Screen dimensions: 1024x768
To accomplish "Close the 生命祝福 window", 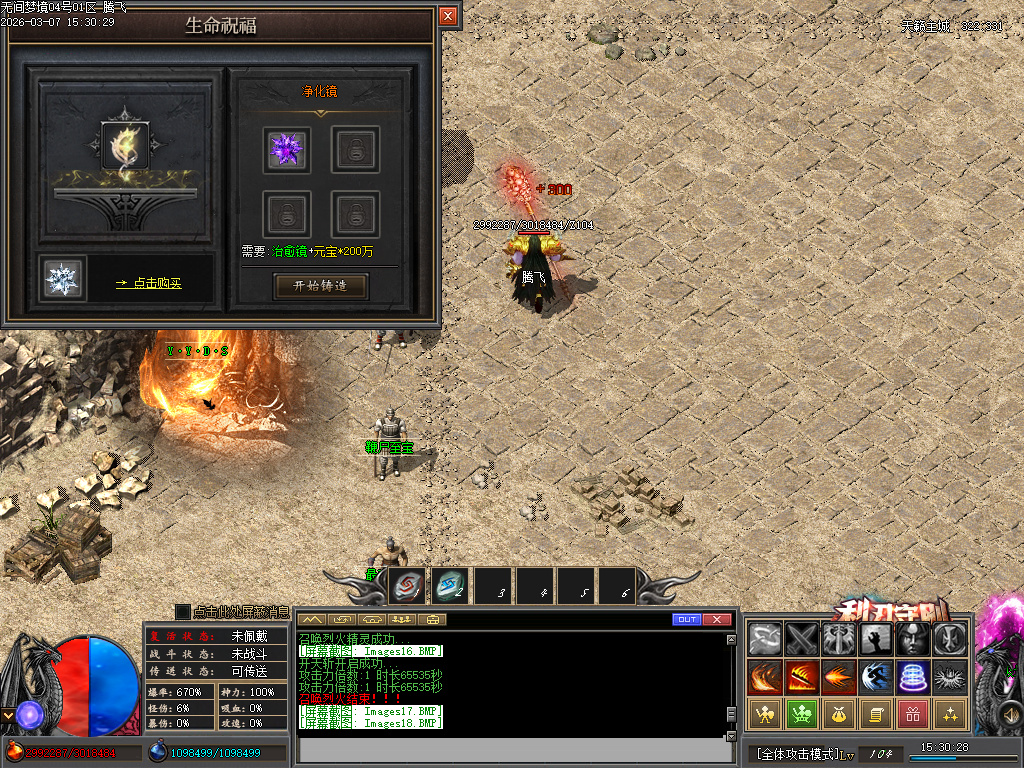I will 448,16.
